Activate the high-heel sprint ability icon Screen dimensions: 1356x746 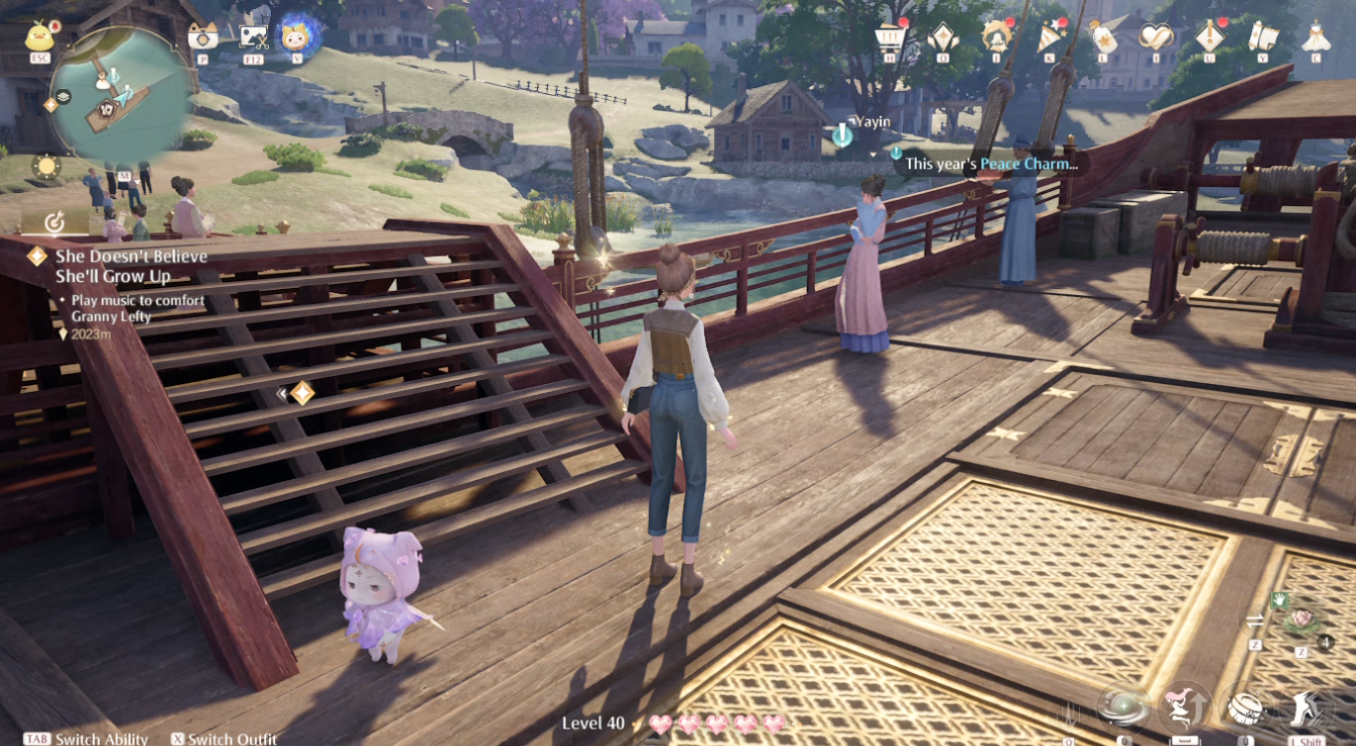(x=1305, y=707)
